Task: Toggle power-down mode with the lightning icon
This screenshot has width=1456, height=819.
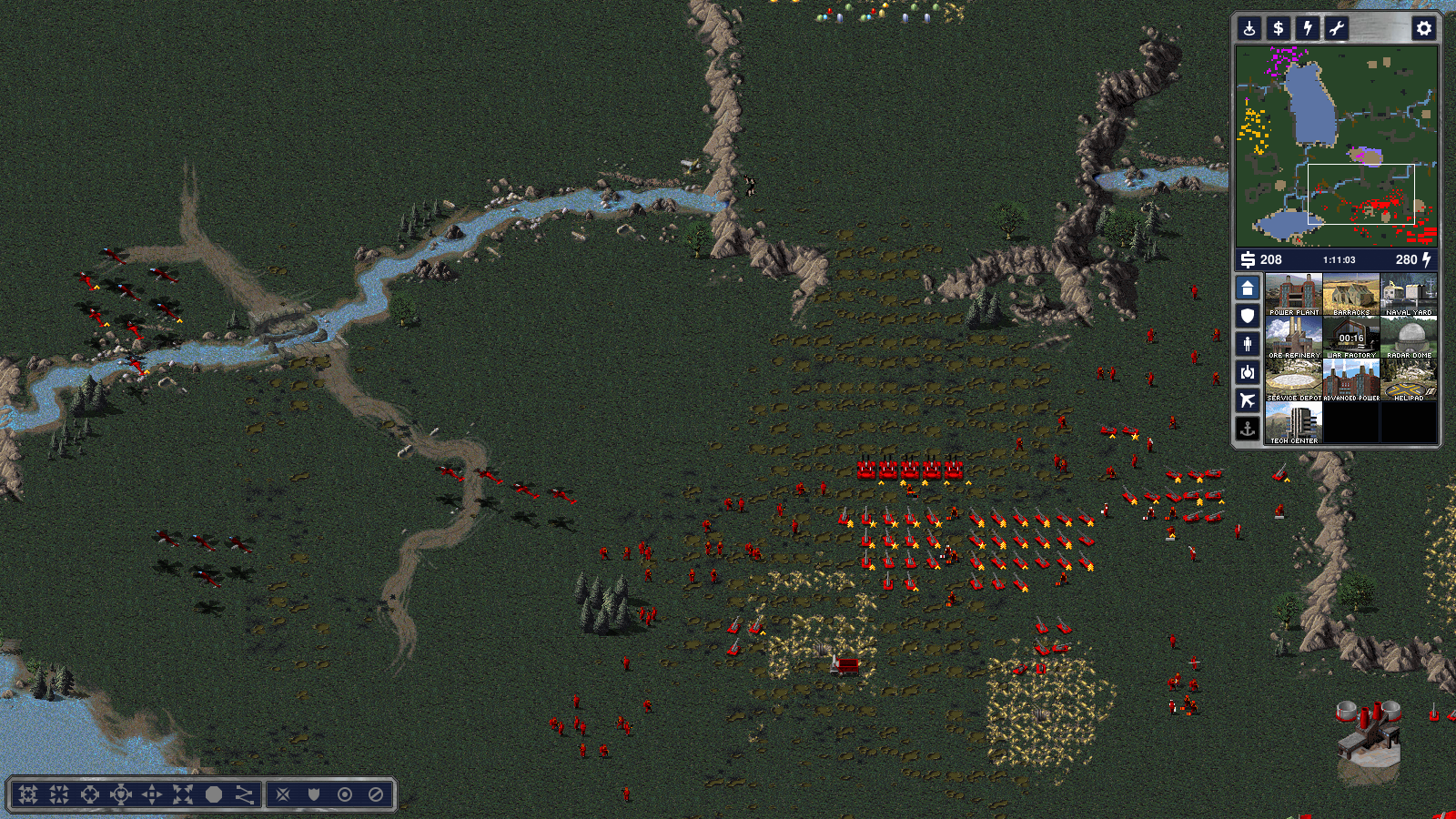Action: click(1308, 28)
